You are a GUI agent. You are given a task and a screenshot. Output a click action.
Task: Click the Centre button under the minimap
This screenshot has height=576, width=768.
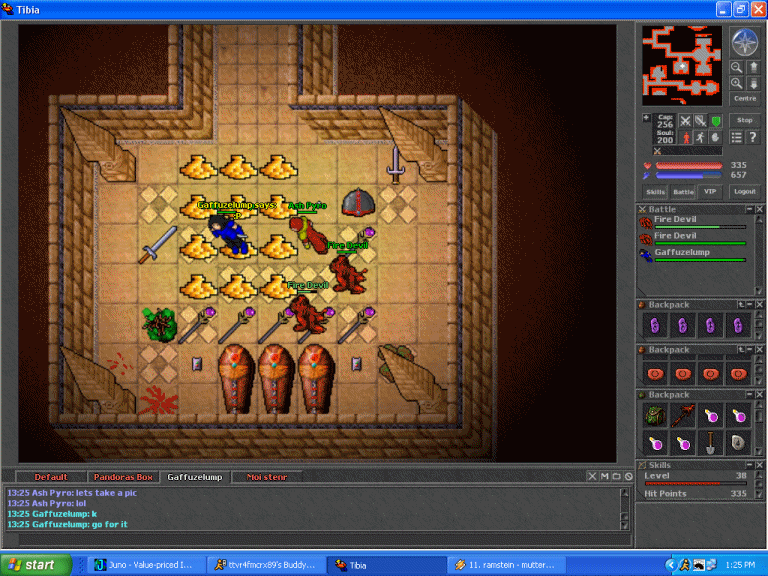745,98
